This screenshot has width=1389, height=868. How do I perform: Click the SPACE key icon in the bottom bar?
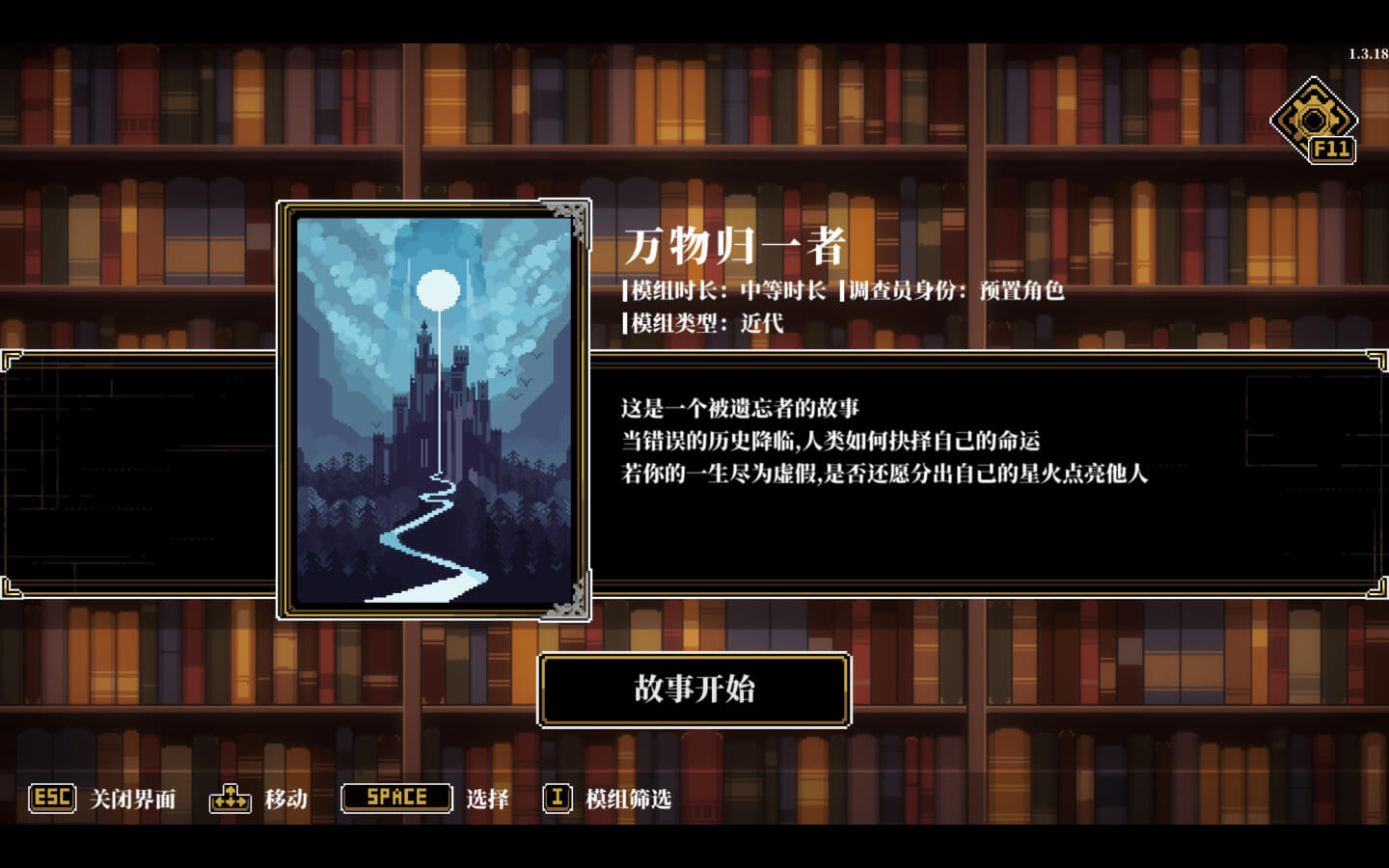pos(395,798)
